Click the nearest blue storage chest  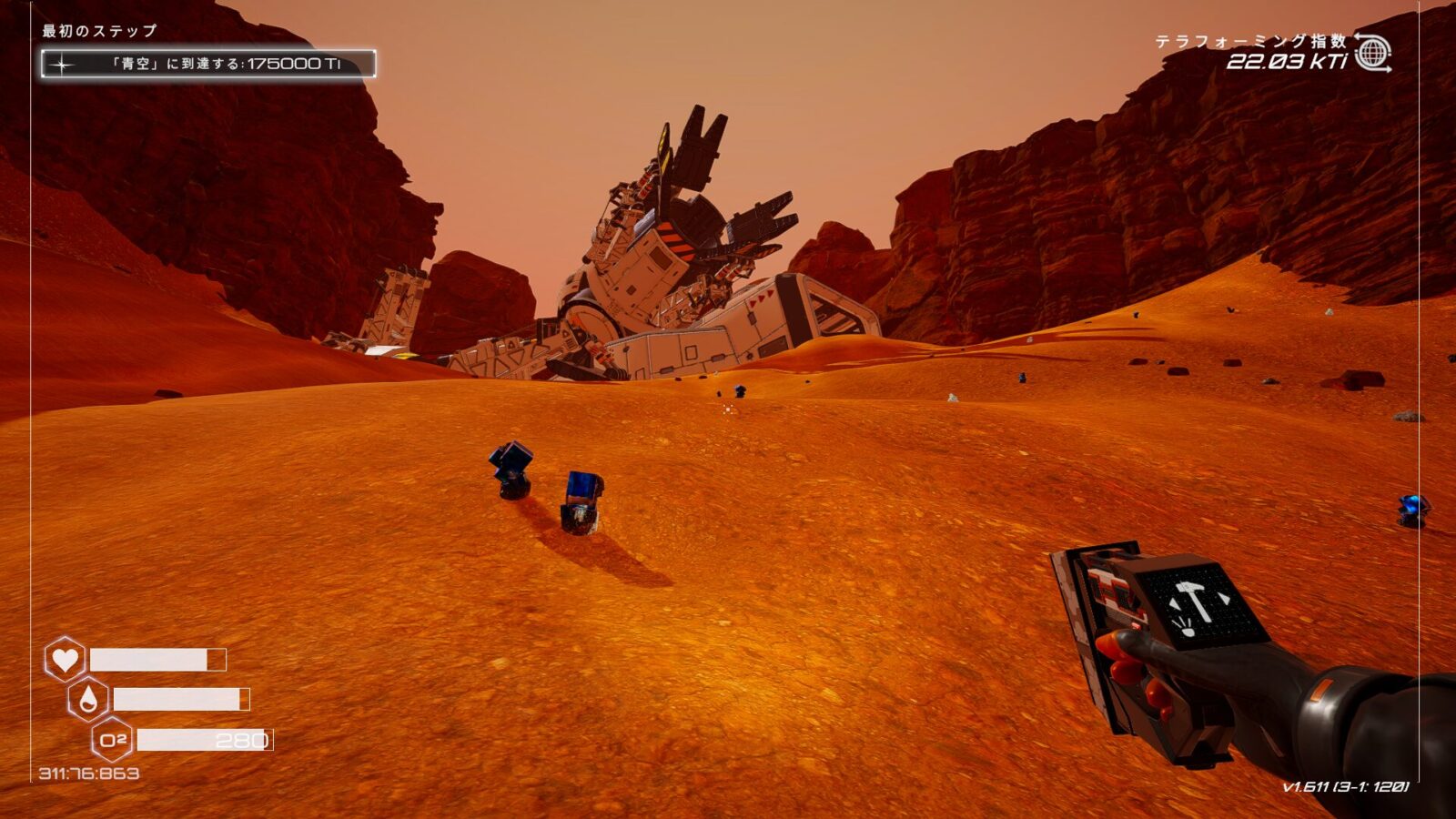click(x=581, y=500)
